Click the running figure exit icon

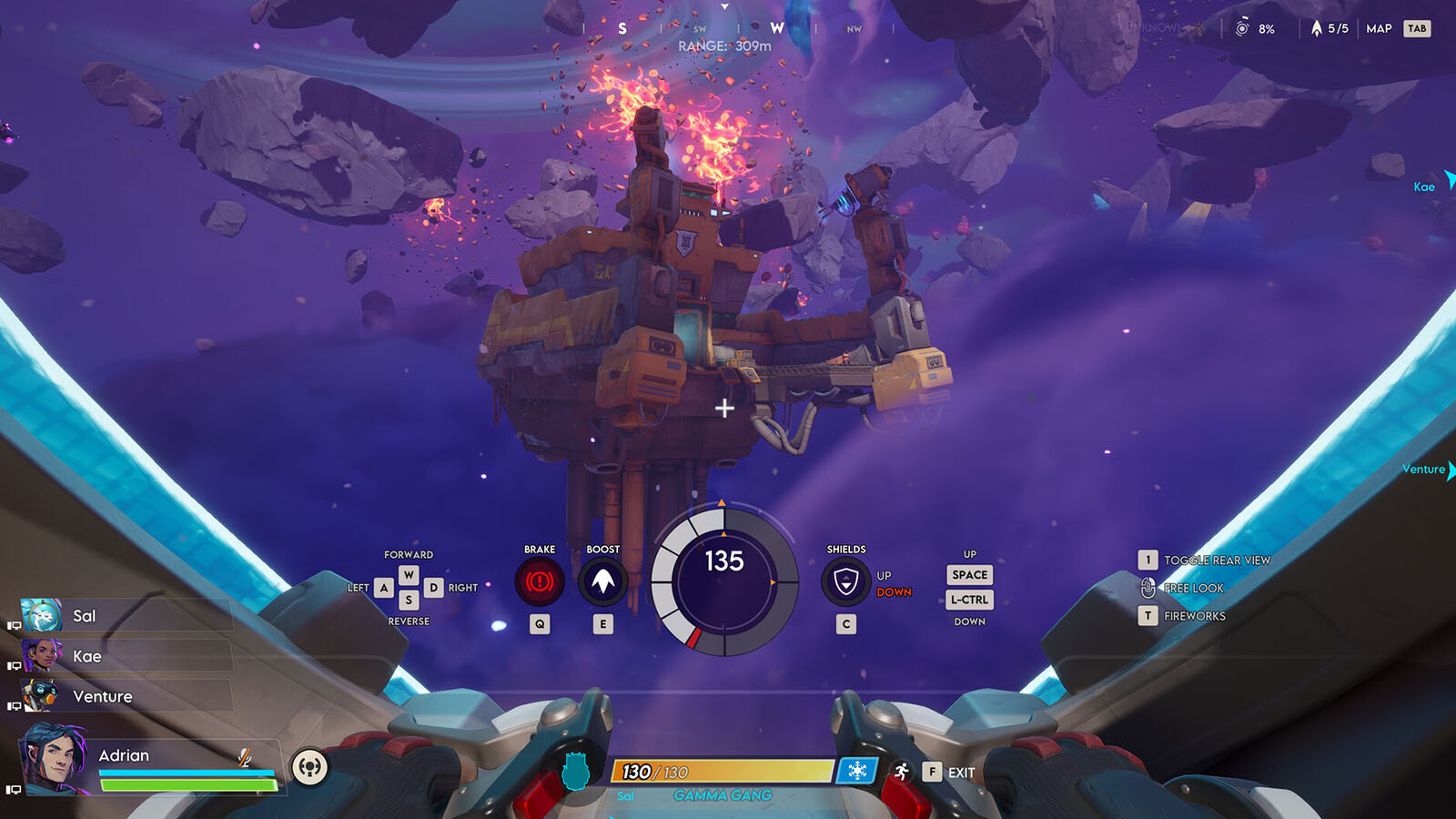coord(901,772)
